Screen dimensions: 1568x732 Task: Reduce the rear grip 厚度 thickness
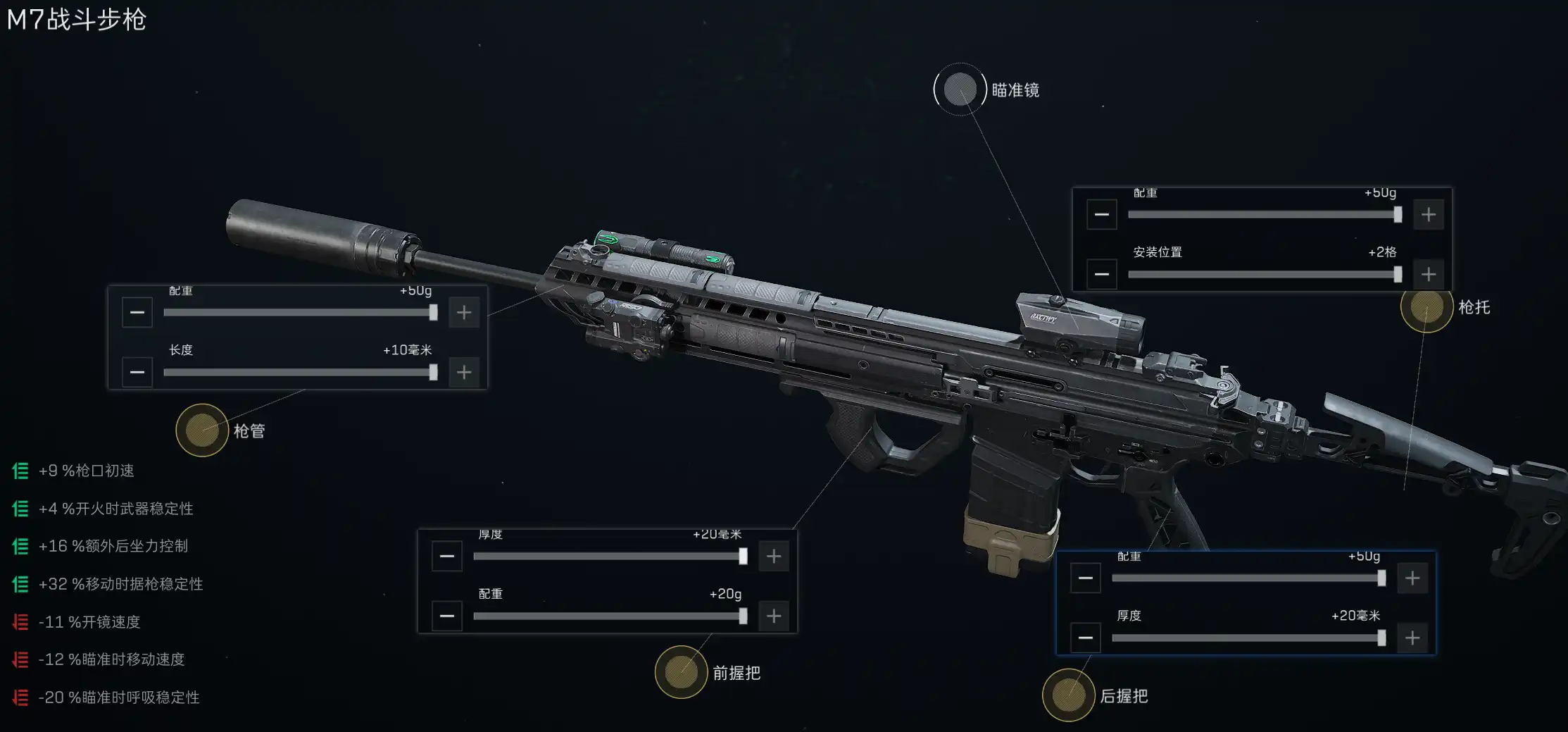1086,638
